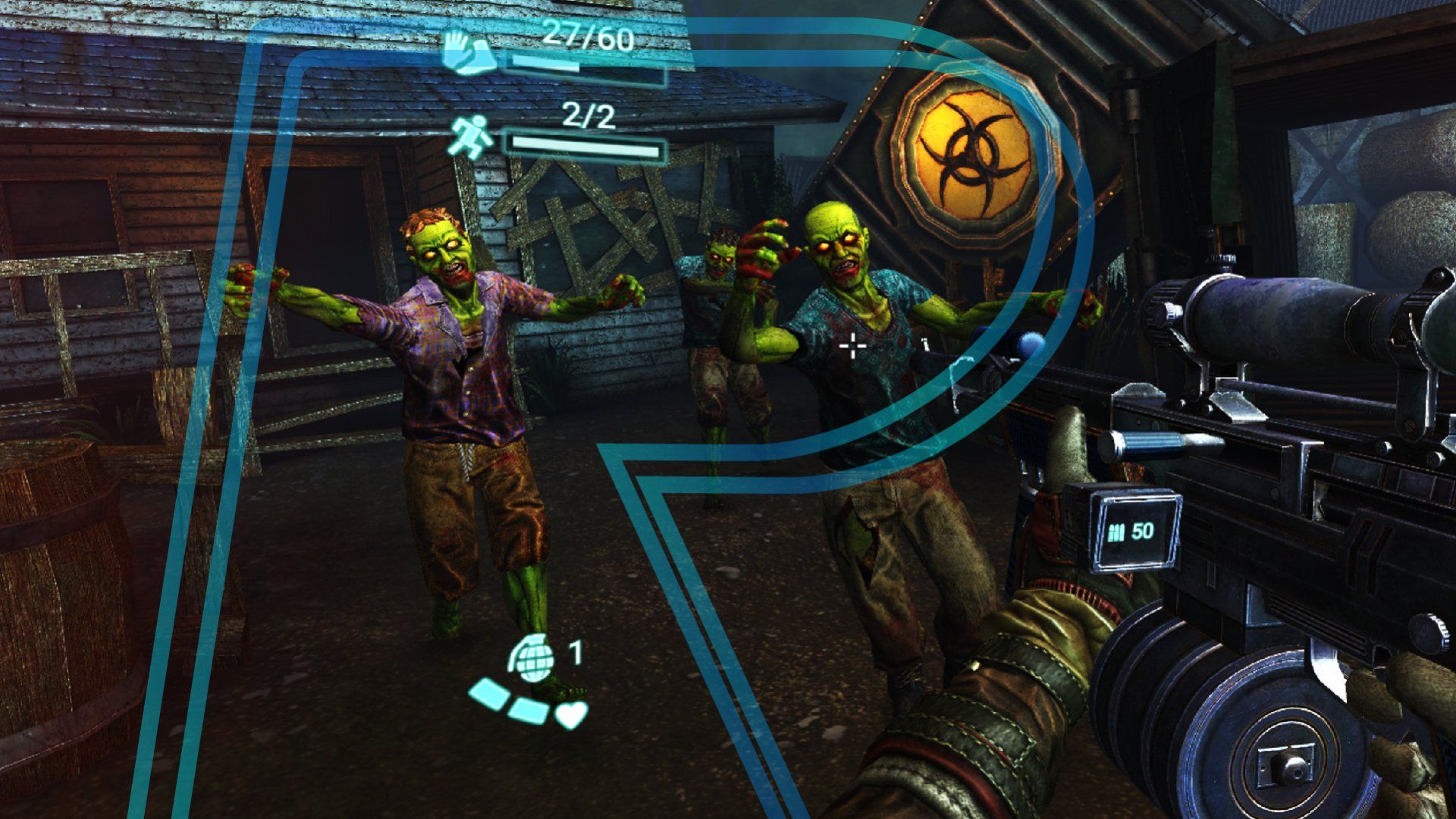Click the heart health icon

click(x=570, y=714)
